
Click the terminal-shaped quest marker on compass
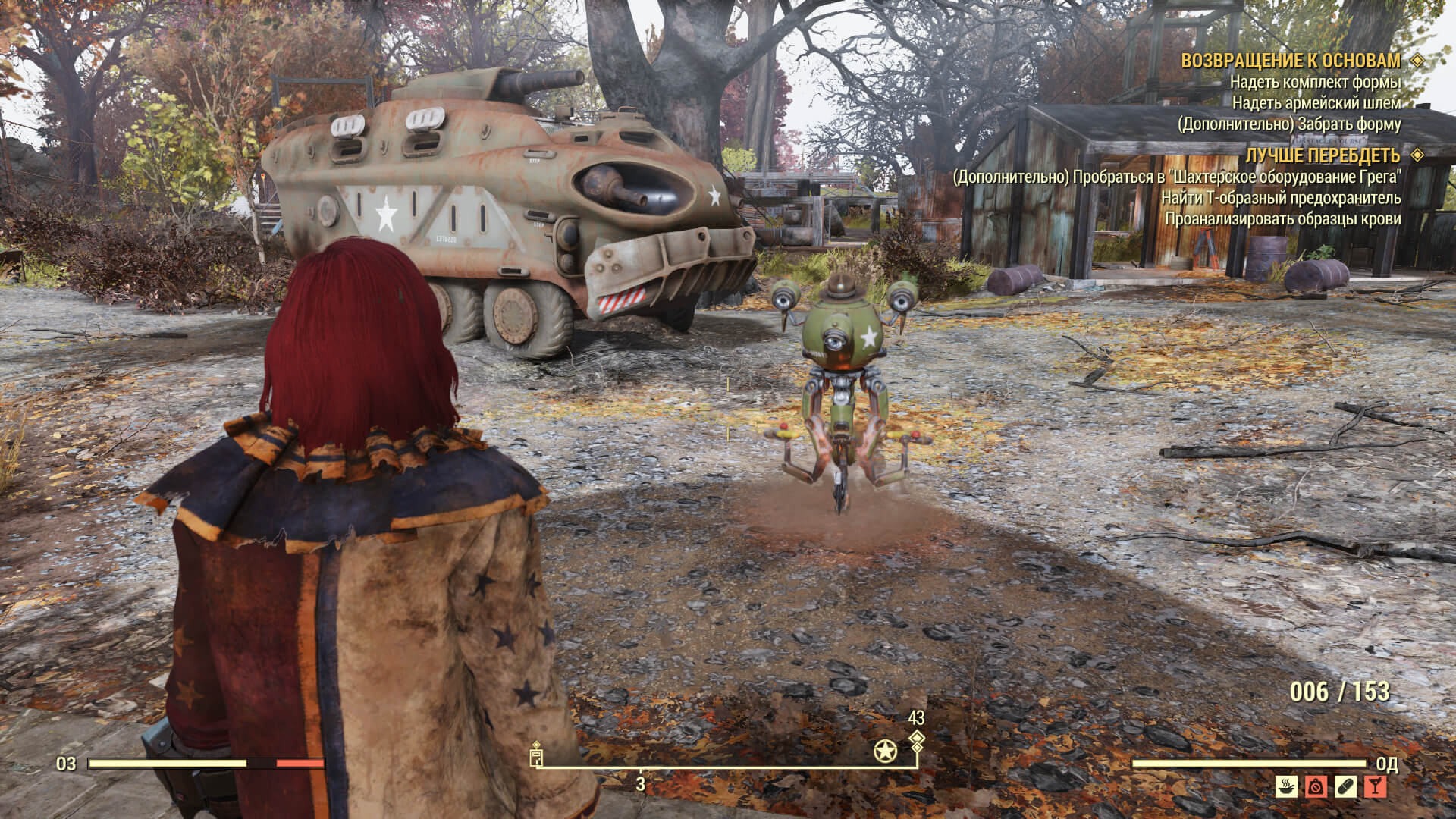537,755
